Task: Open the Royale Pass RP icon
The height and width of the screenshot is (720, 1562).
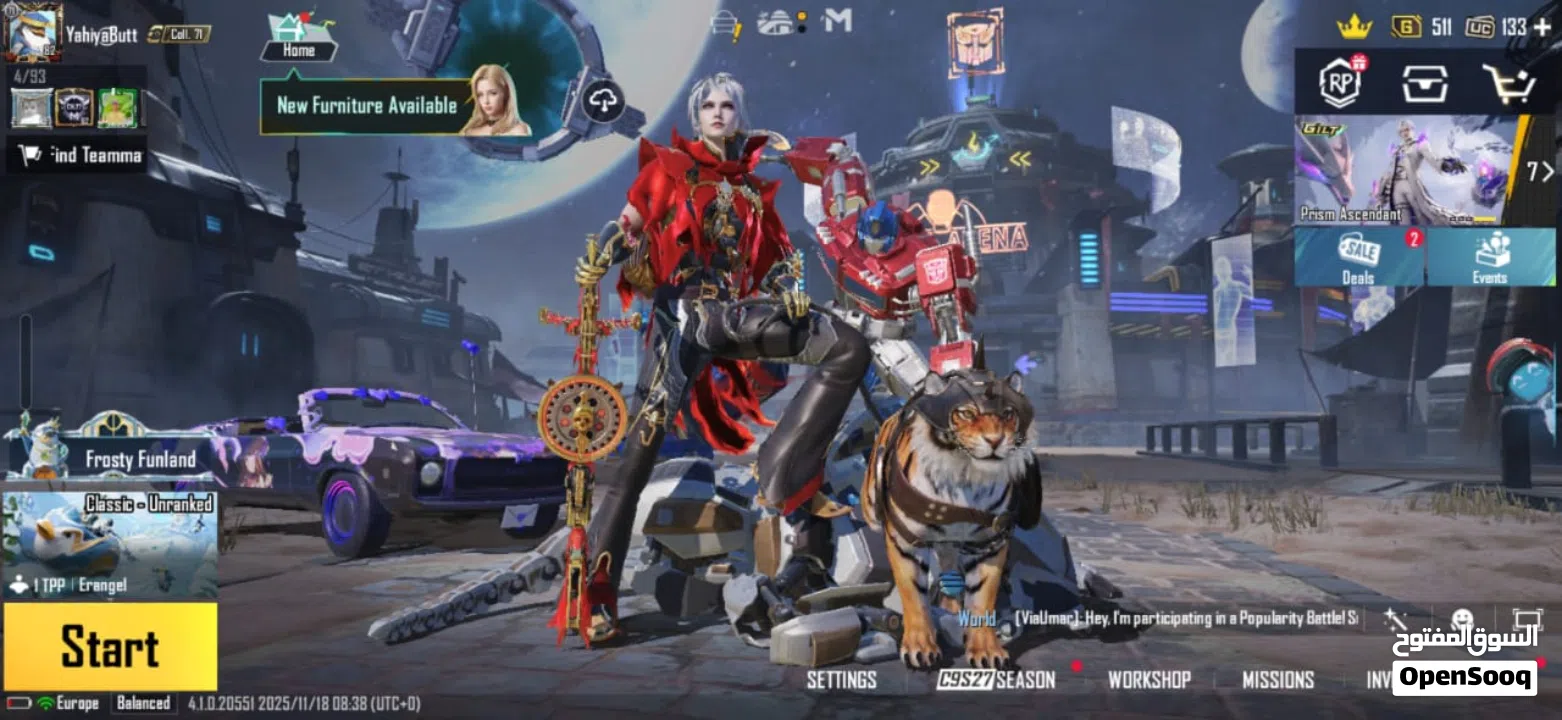Action: tap(1340, 83)
